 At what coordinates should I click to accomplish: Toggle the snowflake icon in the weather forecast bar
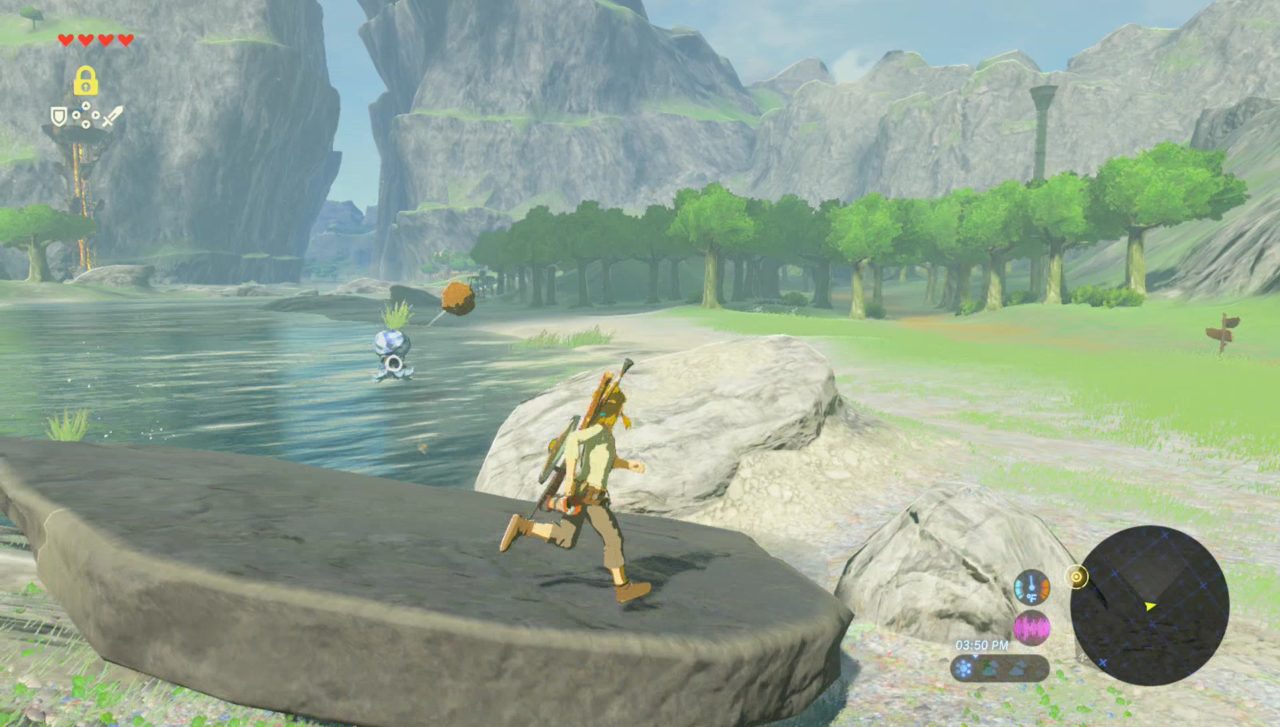click(964, 669)
